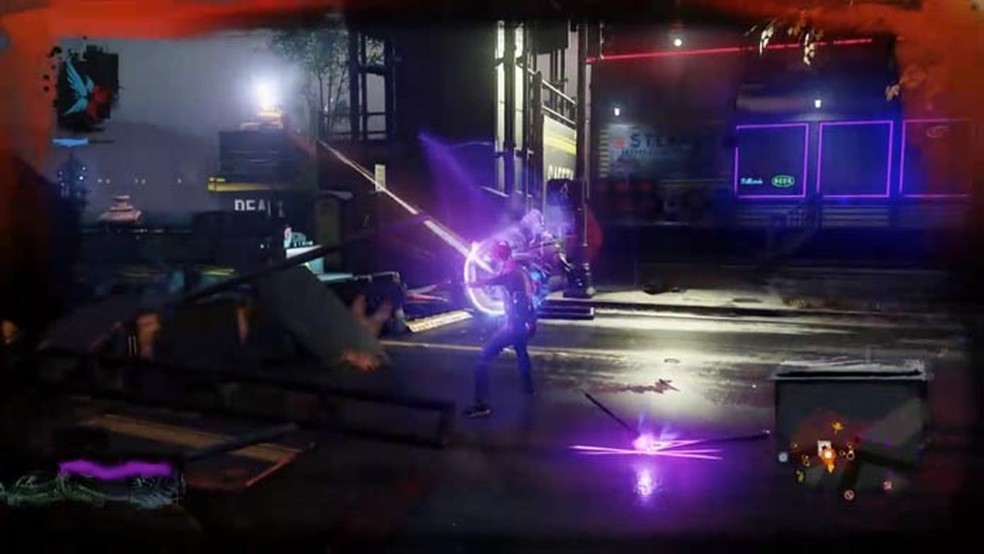Click the minimap in the corner
The height and width of the screenshot is (554, 984).
850,428
